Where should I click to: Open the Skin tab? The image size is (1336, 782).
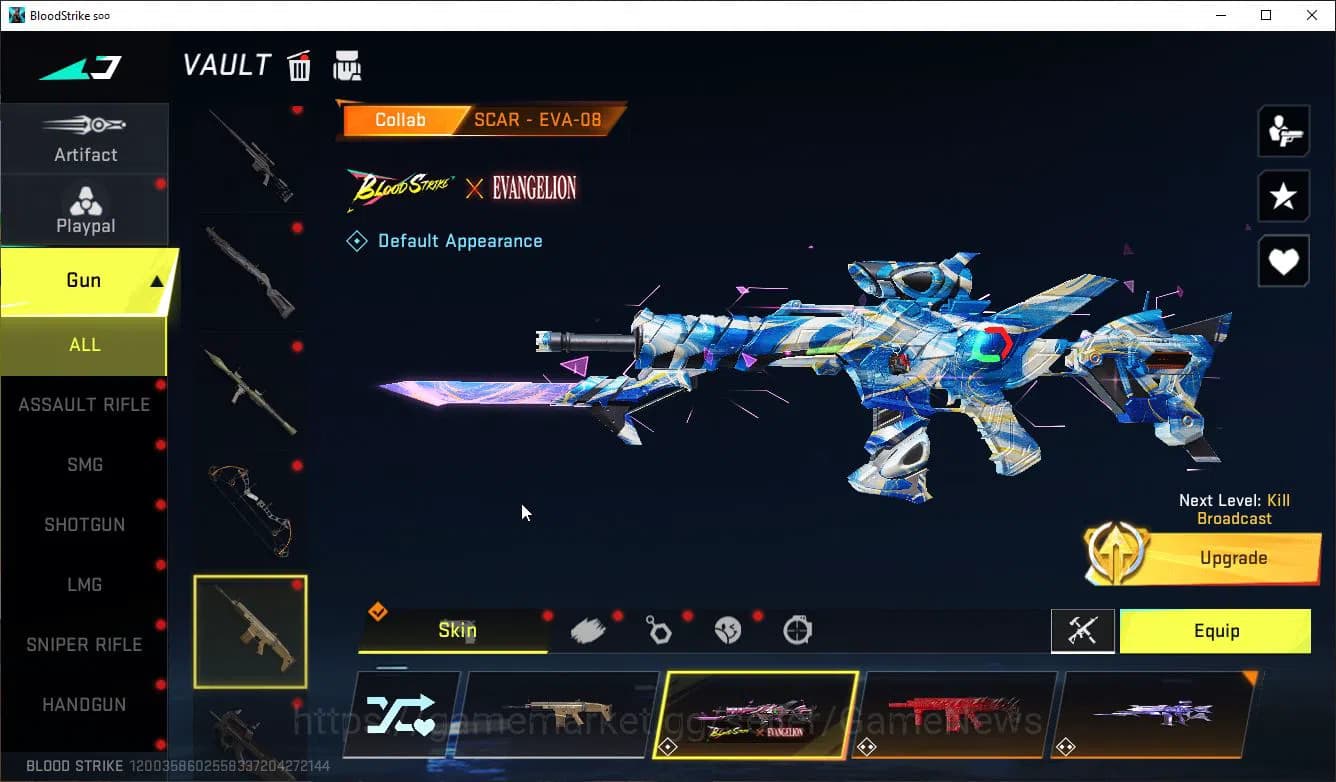(456, 630)
